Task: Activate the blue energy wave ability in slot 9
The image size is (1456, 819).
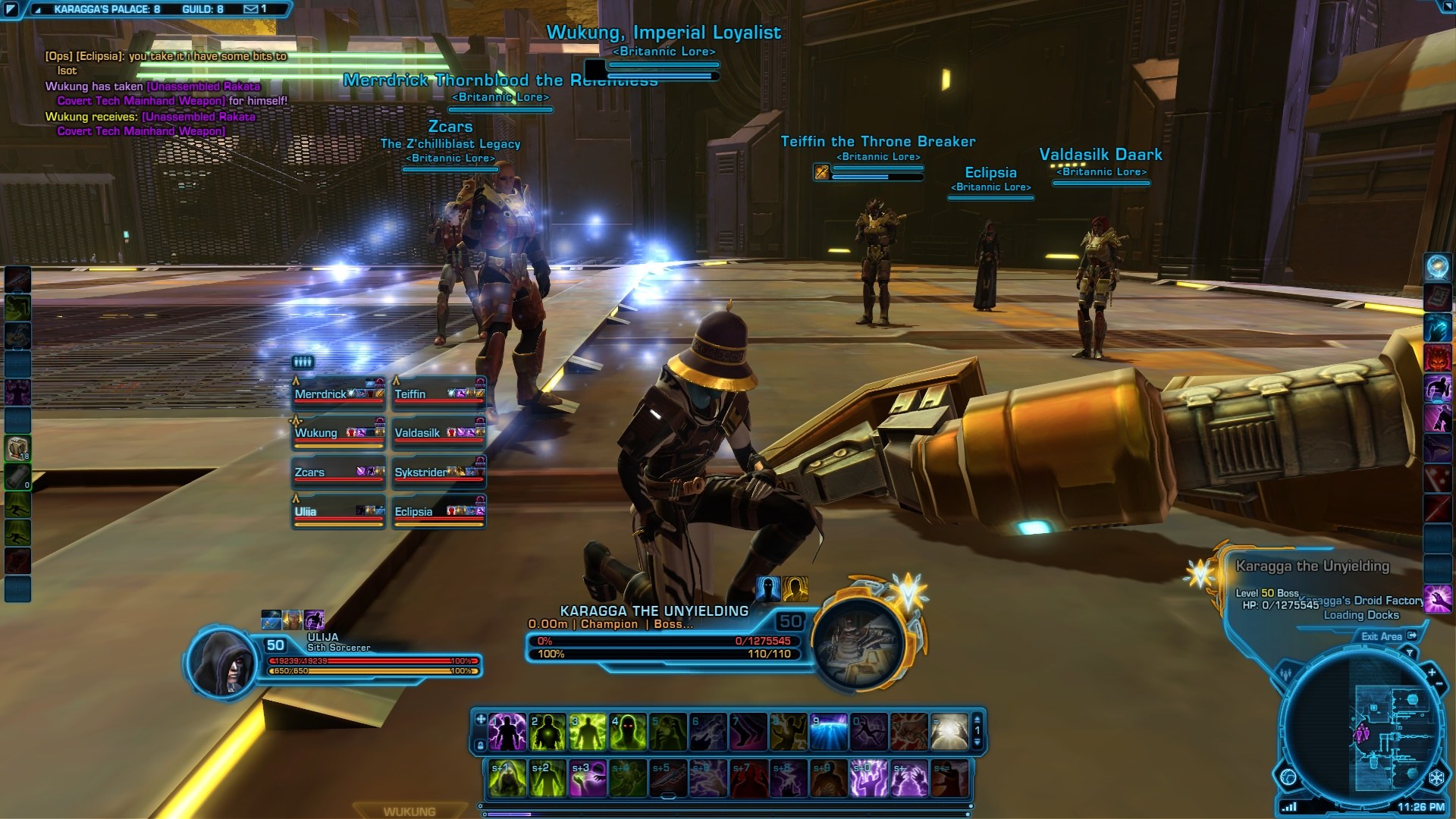Action: coord(828,732)
